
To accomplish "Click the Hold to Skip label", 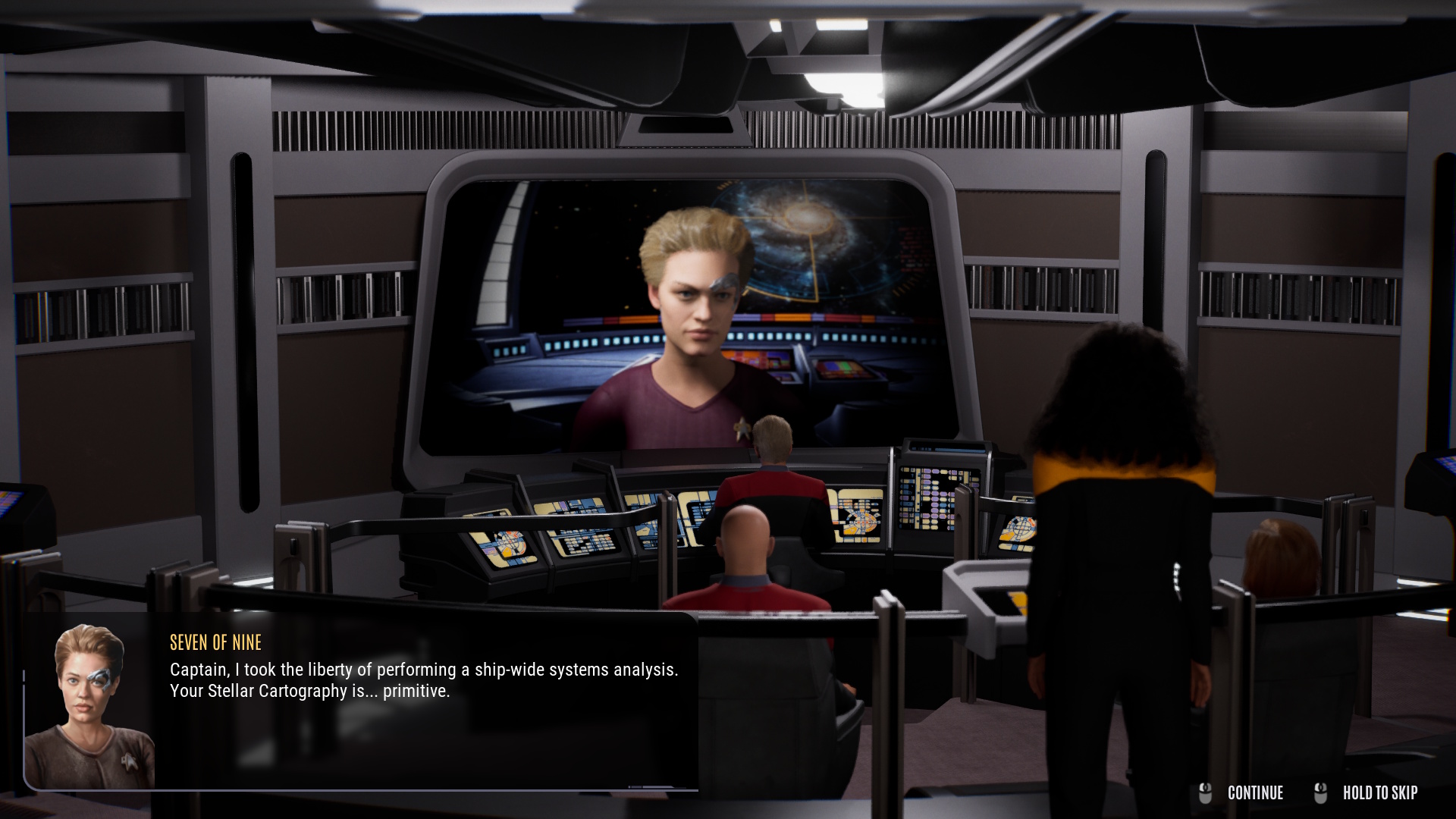I will tap(1379, 793).
